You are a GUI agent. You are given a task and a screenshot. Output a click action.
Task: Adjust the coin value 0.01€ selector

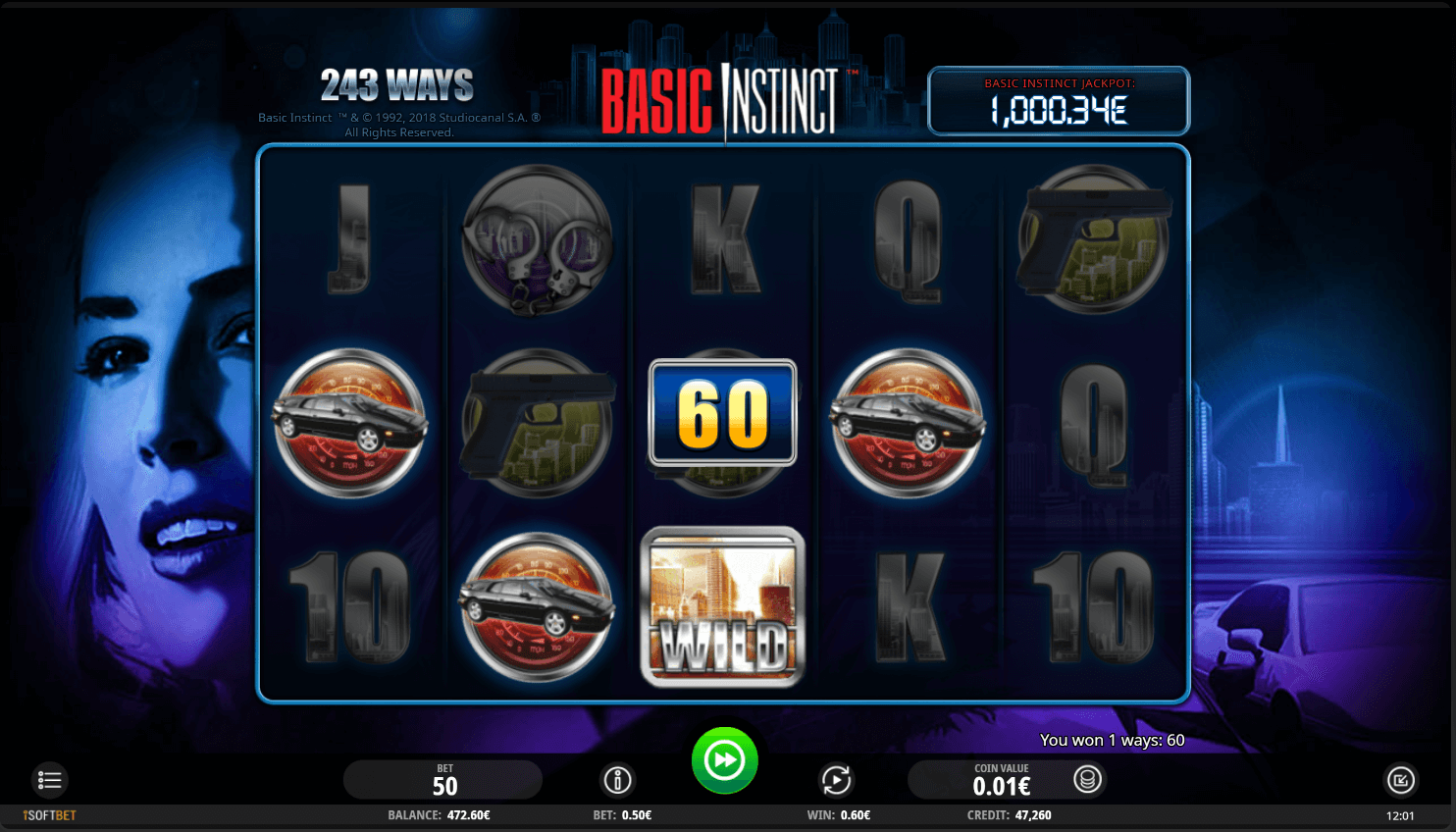point(1001,781)
